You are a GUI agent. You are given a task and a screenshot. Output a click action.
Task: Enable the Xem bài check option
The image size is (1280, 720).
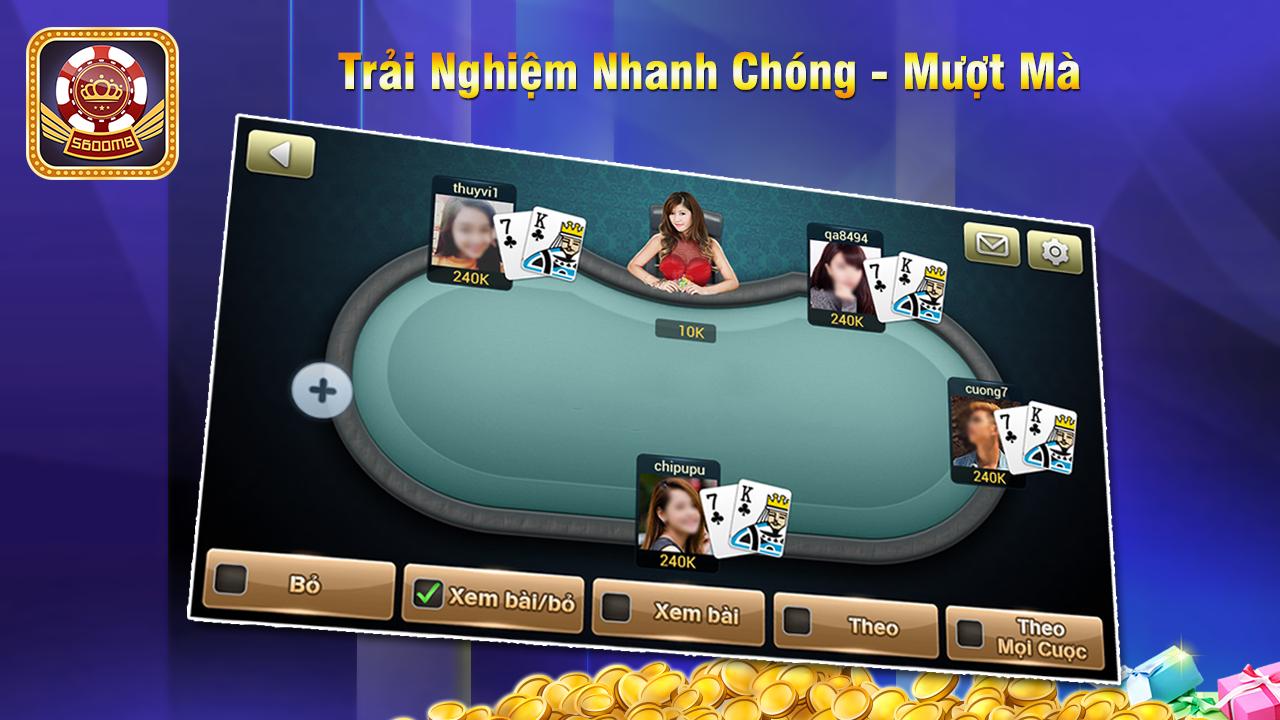point(616,608)
